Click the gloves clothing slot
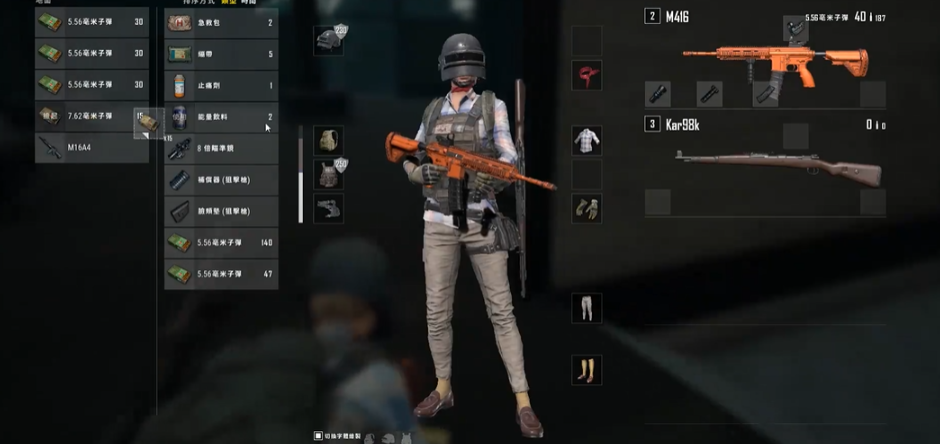Viewport: 940px width, 444px height. point(587,208)
